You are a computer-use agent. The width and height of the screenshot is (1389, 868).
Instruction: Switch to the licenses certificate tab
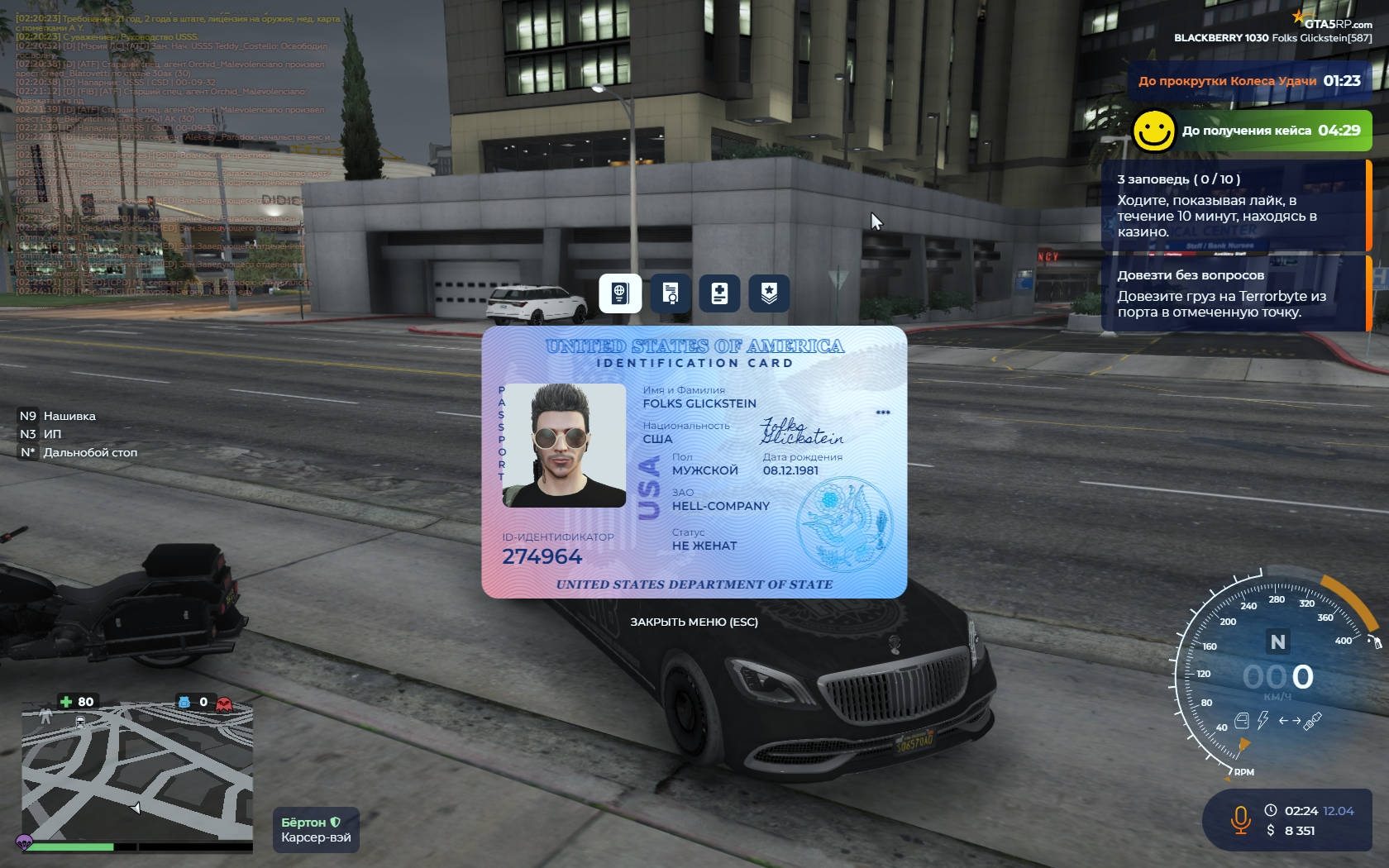[671, 293]
